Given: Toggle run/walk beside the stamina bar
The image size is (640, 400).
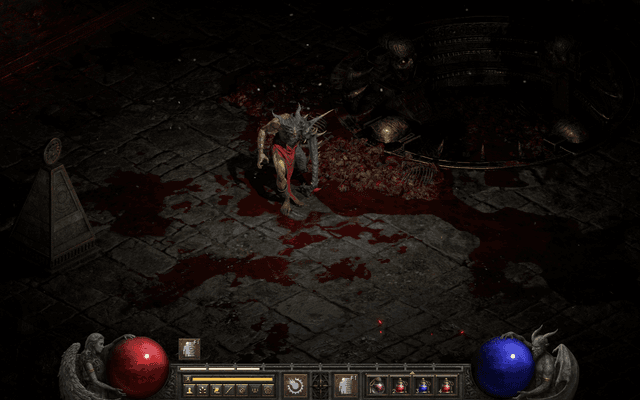Looking at the screenshot, I should coord(189,380).
